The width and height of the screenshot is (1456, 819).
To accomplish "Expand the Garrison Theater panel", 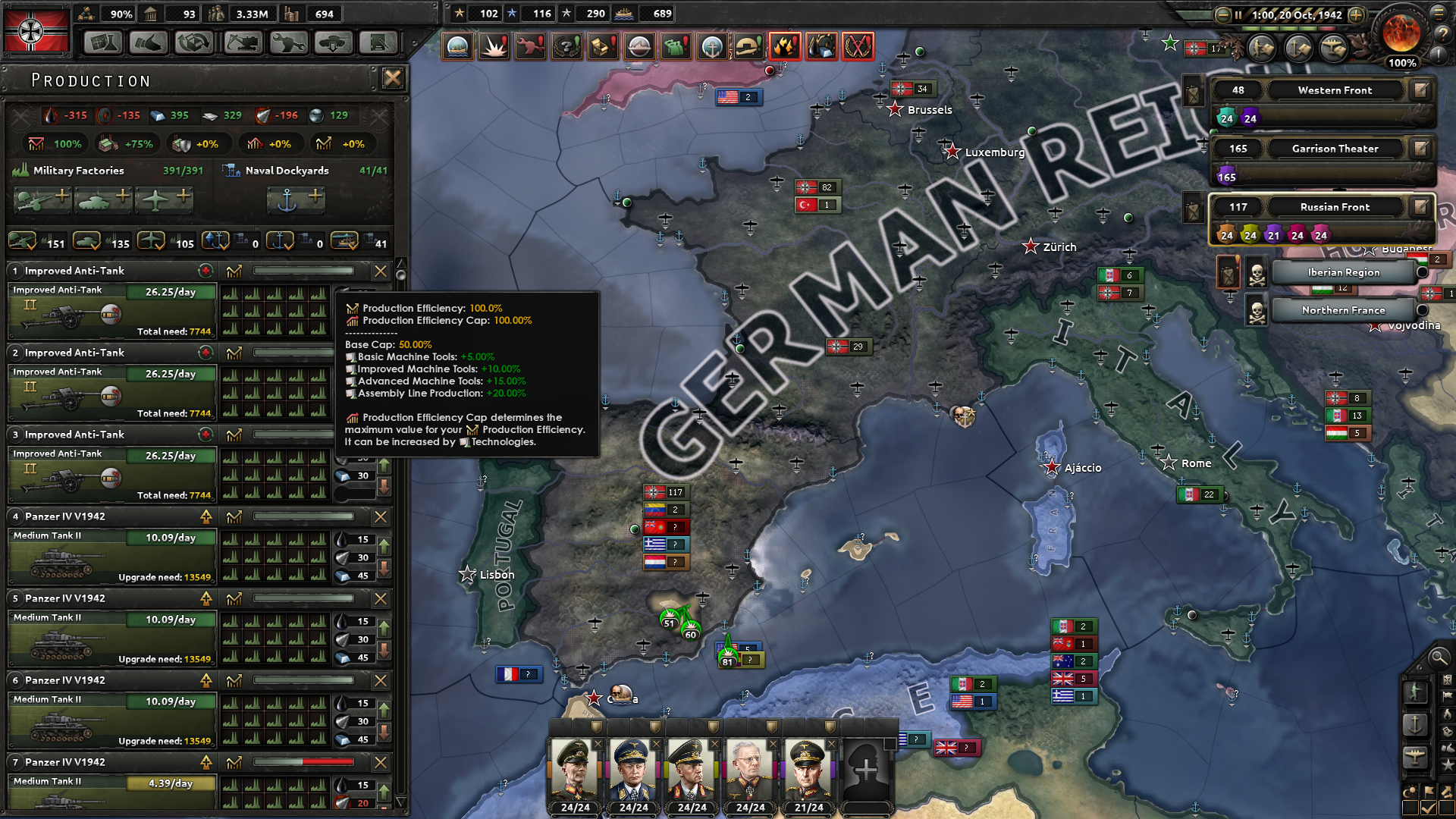I will point(1335,149).
